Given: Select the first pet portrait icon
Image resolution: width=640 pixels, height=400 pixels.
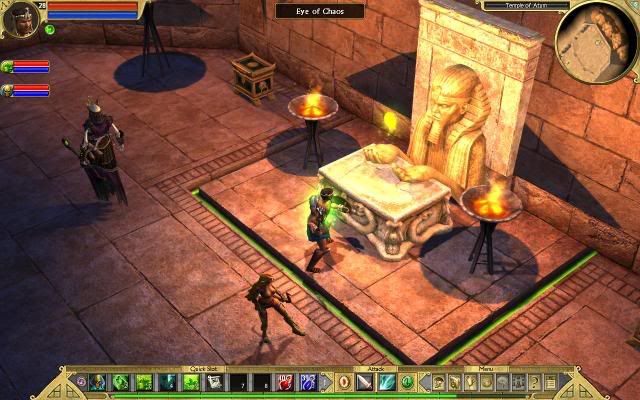Looking at the screenshot, I should 8,67.
